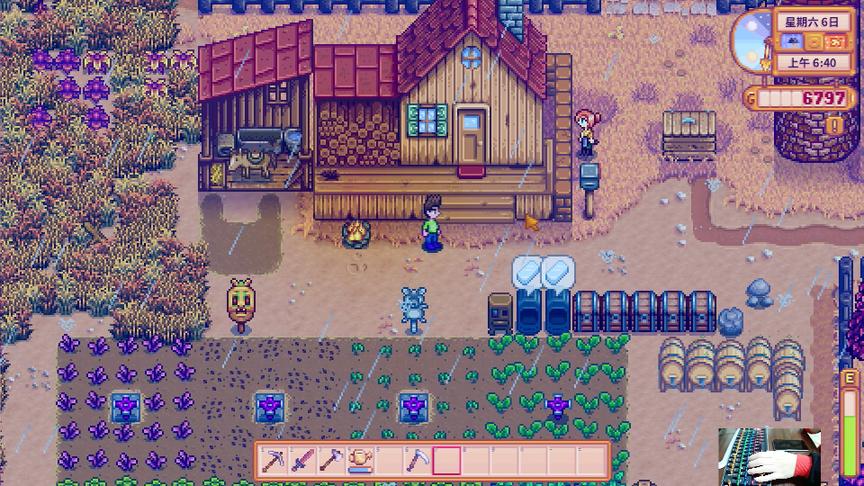864x486 pixels.
Task: Choose the axe hotbar slot
Action: point(331,460)
